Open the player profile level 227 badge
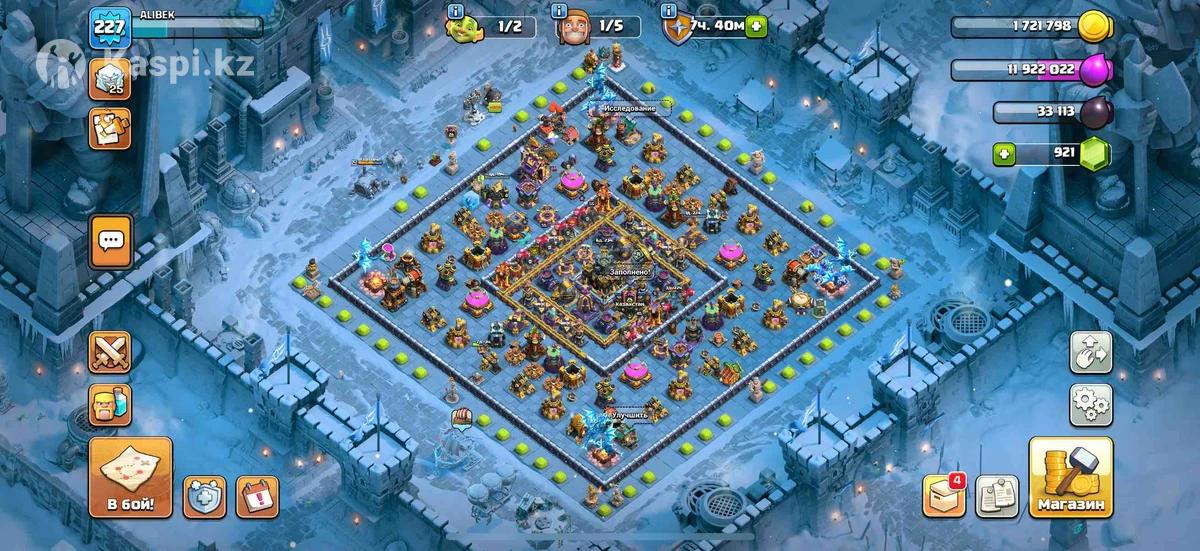The width and height of the screenshot is (1200, 551). click(x=110, y=27)
